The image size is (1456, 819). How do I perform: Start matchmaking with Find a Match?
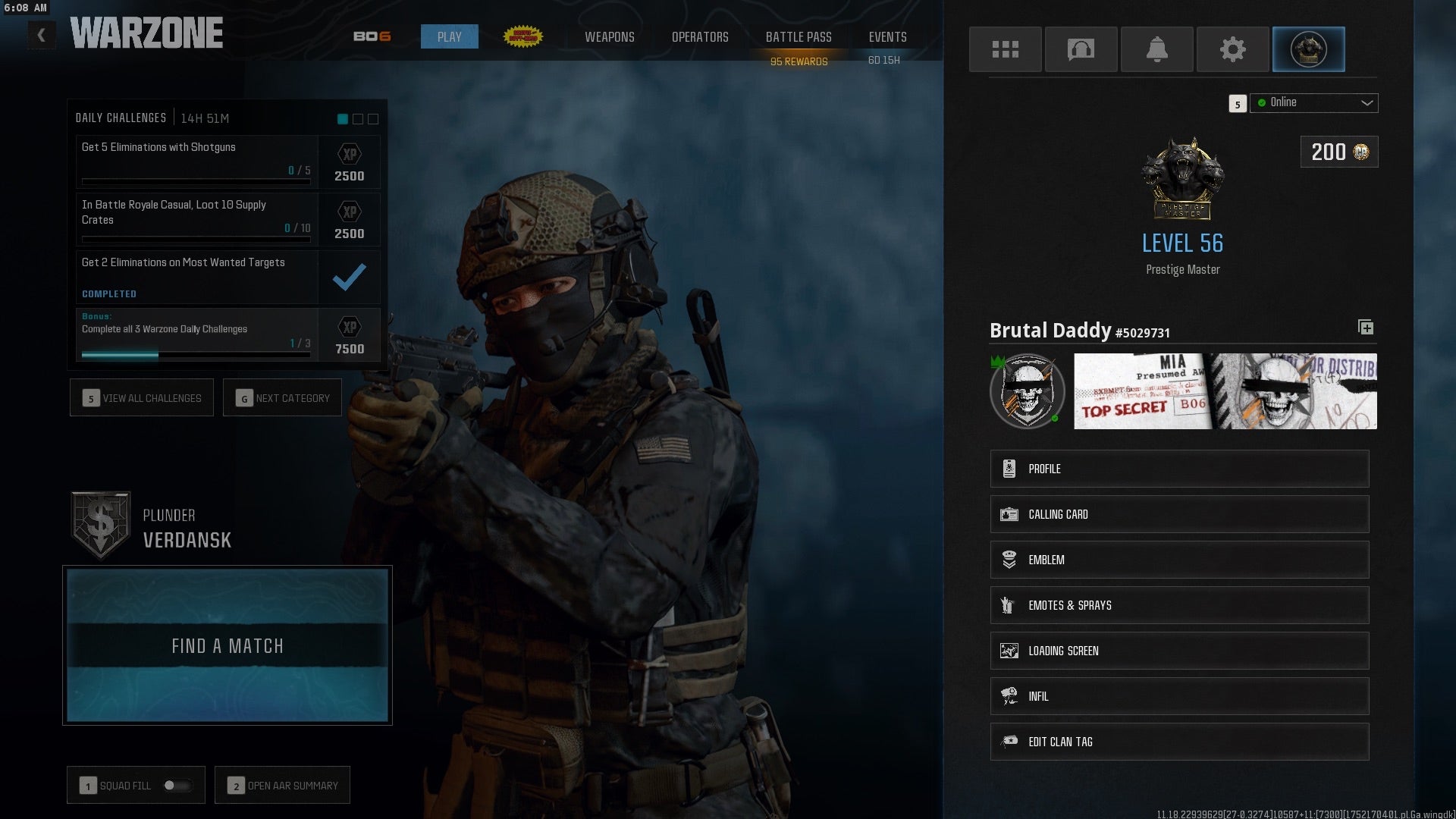coord(227,645)
